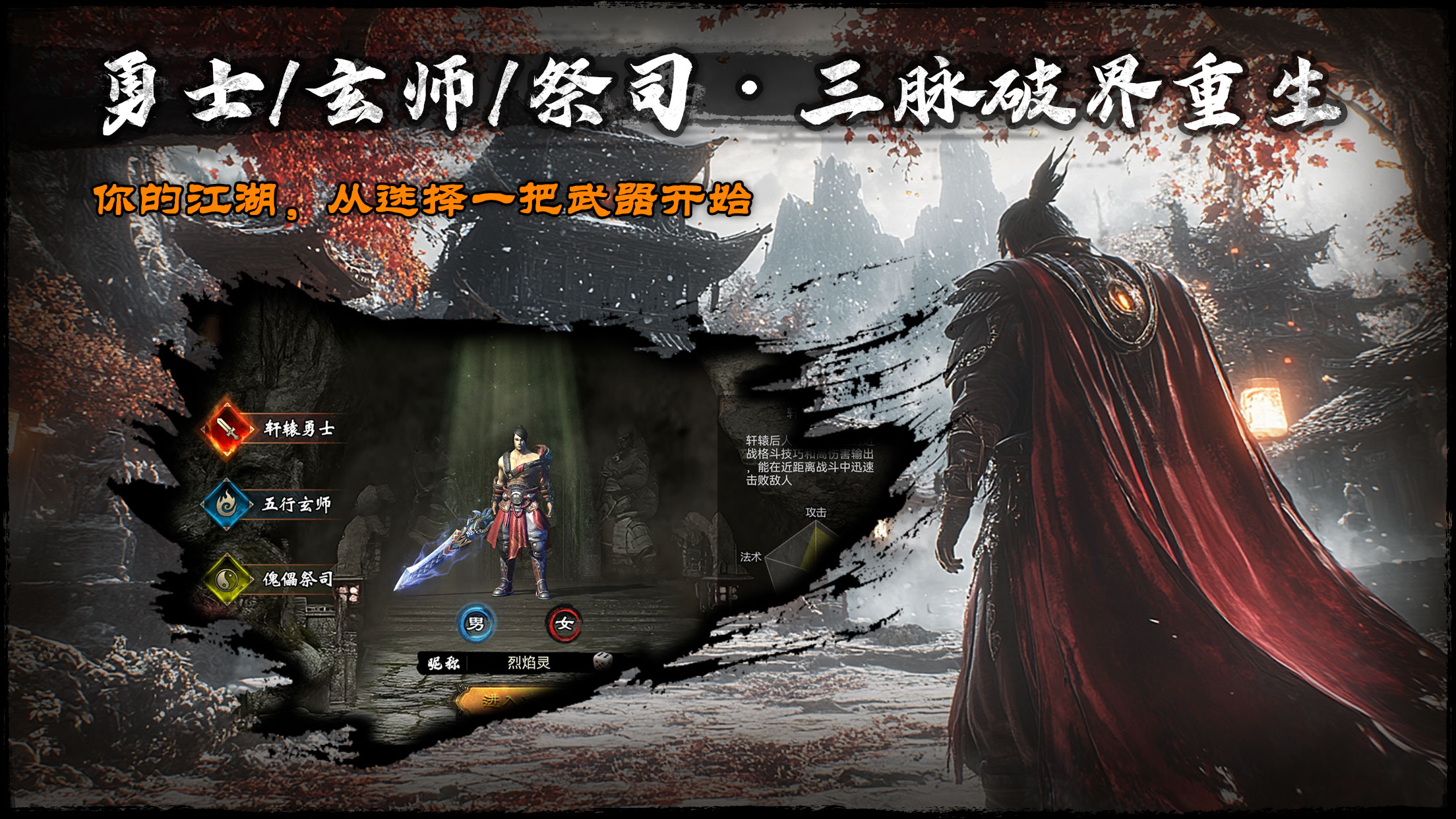Click the right arrow beside the warrior emblem
The image size is (1456, 819).
pos(251,429)
